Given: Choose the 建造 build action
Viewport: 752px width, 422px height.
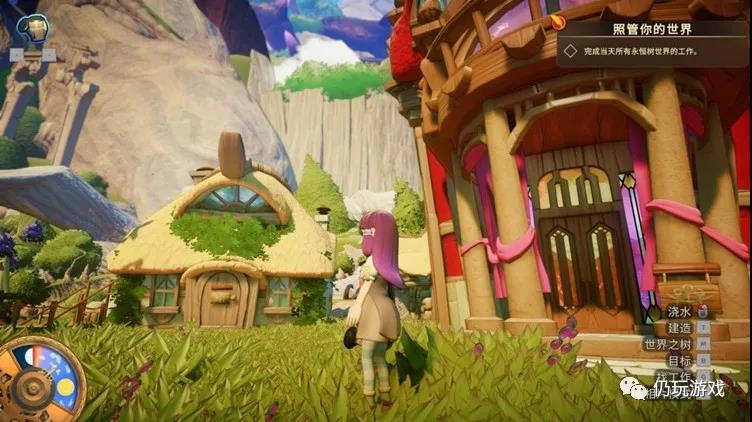Looking at the screenshot, I should pyautogui.click(x=680, y=327).
